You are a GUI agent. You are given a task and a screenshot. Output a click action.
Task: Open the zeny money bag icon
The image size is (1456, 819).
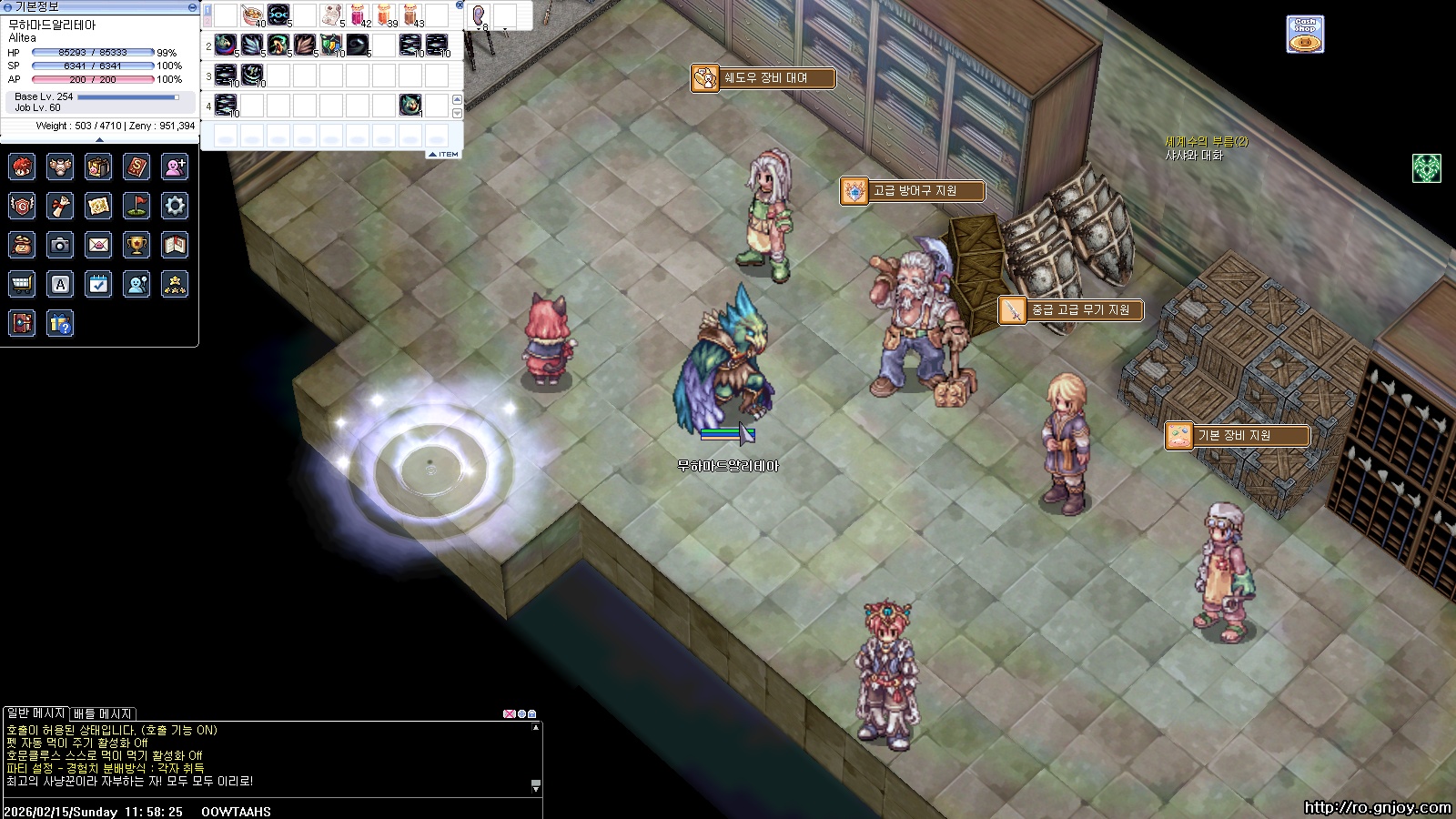pyautogui.click(x=22, y=245)
